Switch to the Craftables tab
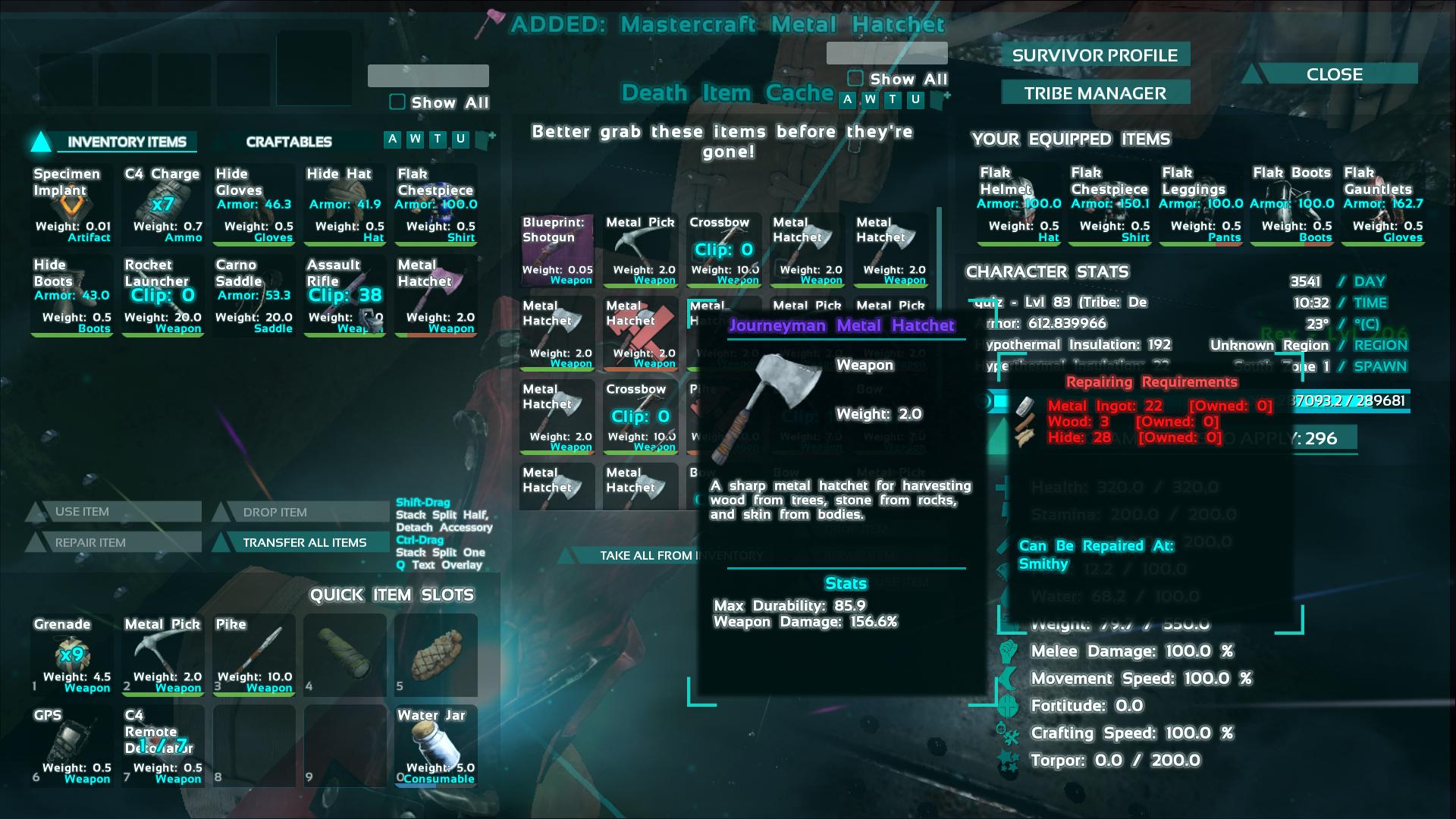 (x=288, y=142)
